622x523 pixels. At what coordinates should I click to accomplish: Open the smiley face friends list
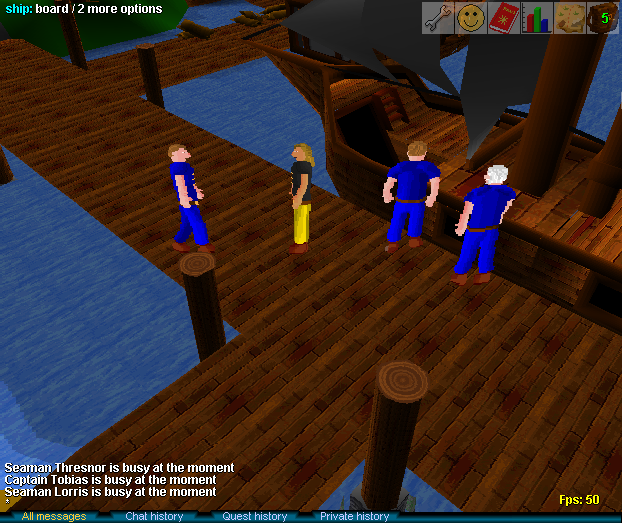tap(470, 17)
